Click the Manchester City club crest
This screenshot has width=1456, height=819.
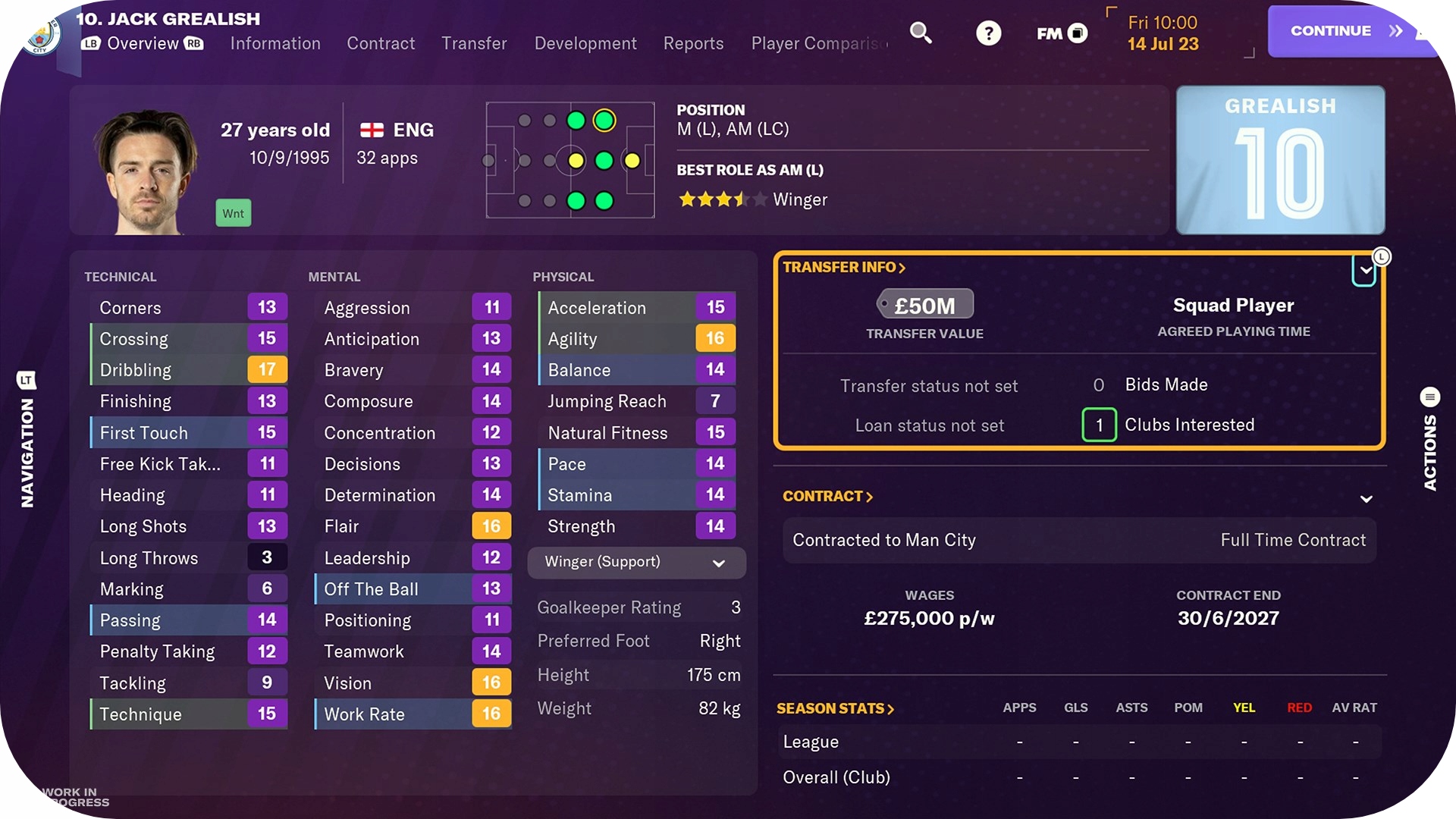39,36
